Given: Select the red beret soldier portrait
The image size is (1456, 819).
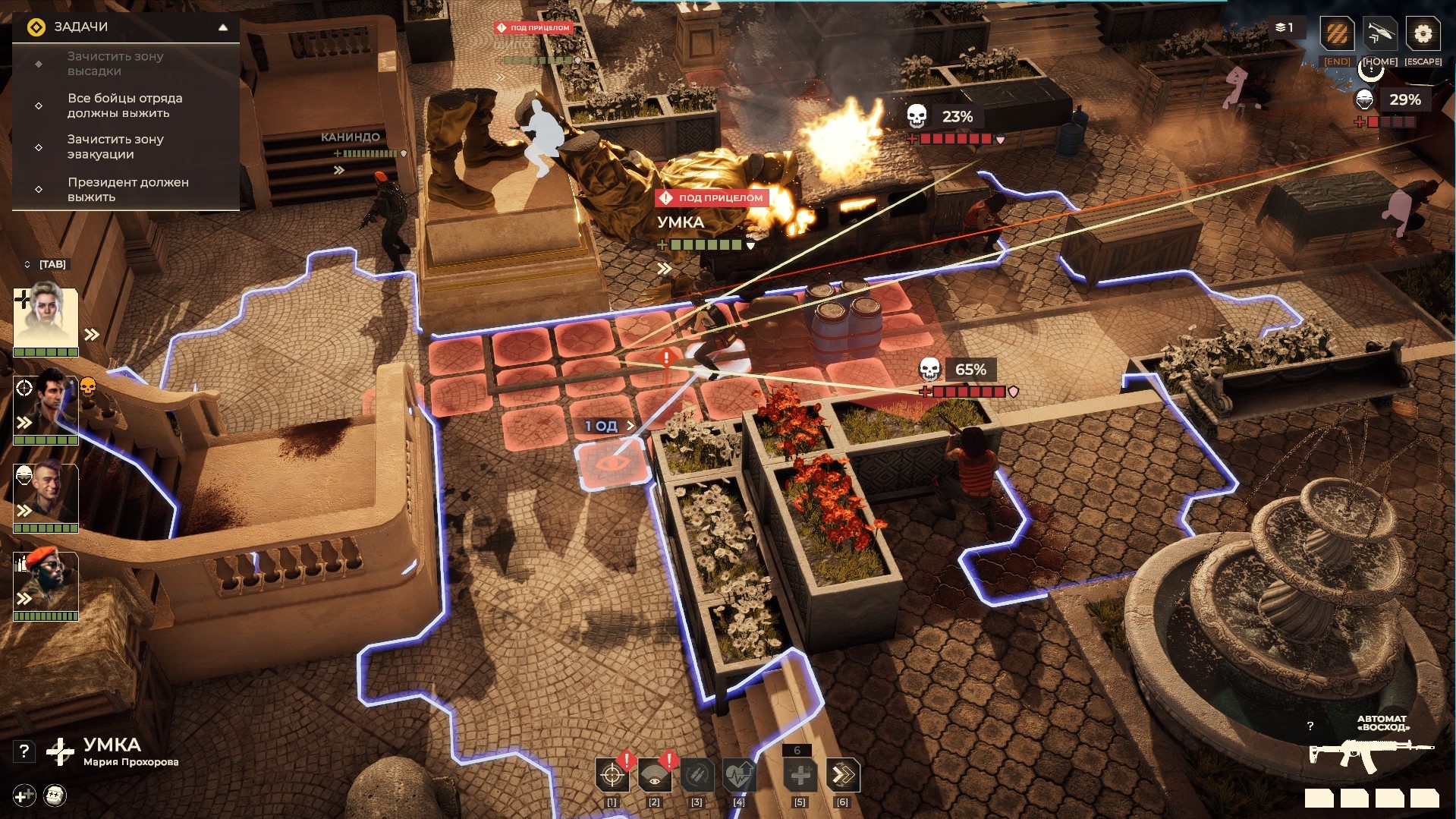Looking at the screenshot, I should point(46,581).
